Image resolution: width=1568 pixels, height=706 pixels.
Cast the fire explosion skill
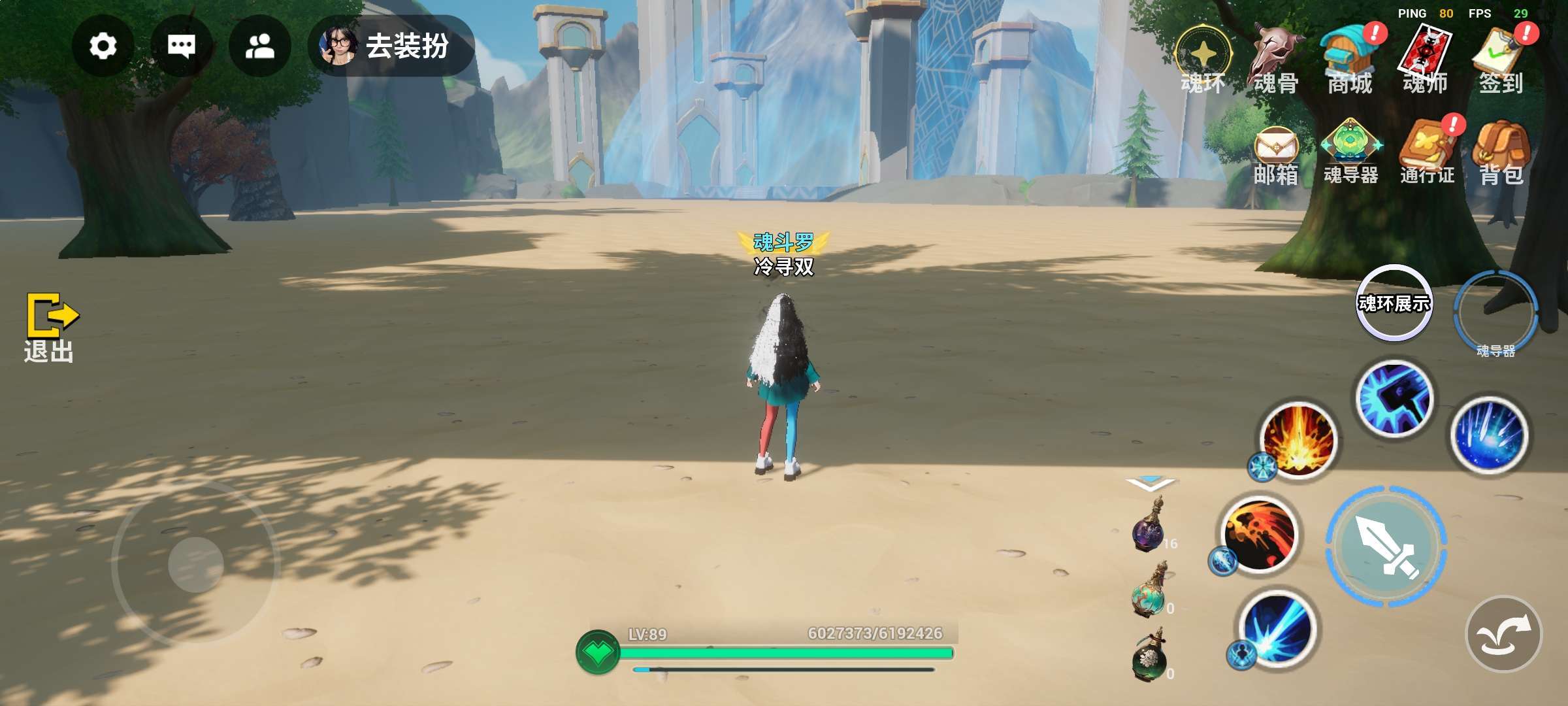[1299, 440]
